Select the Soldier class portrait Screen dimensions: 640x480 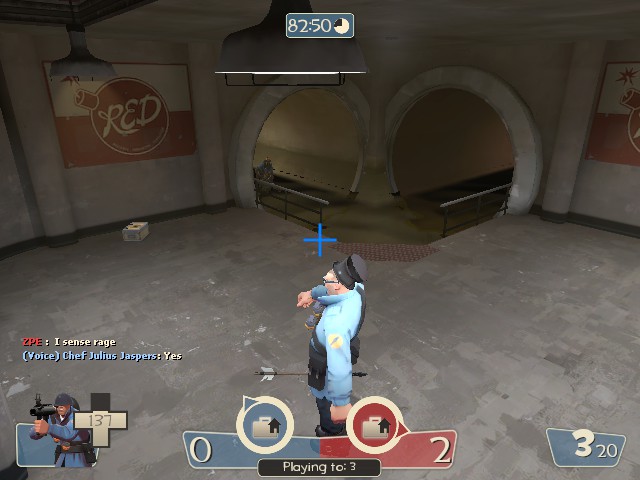click(x=58, y=430)
